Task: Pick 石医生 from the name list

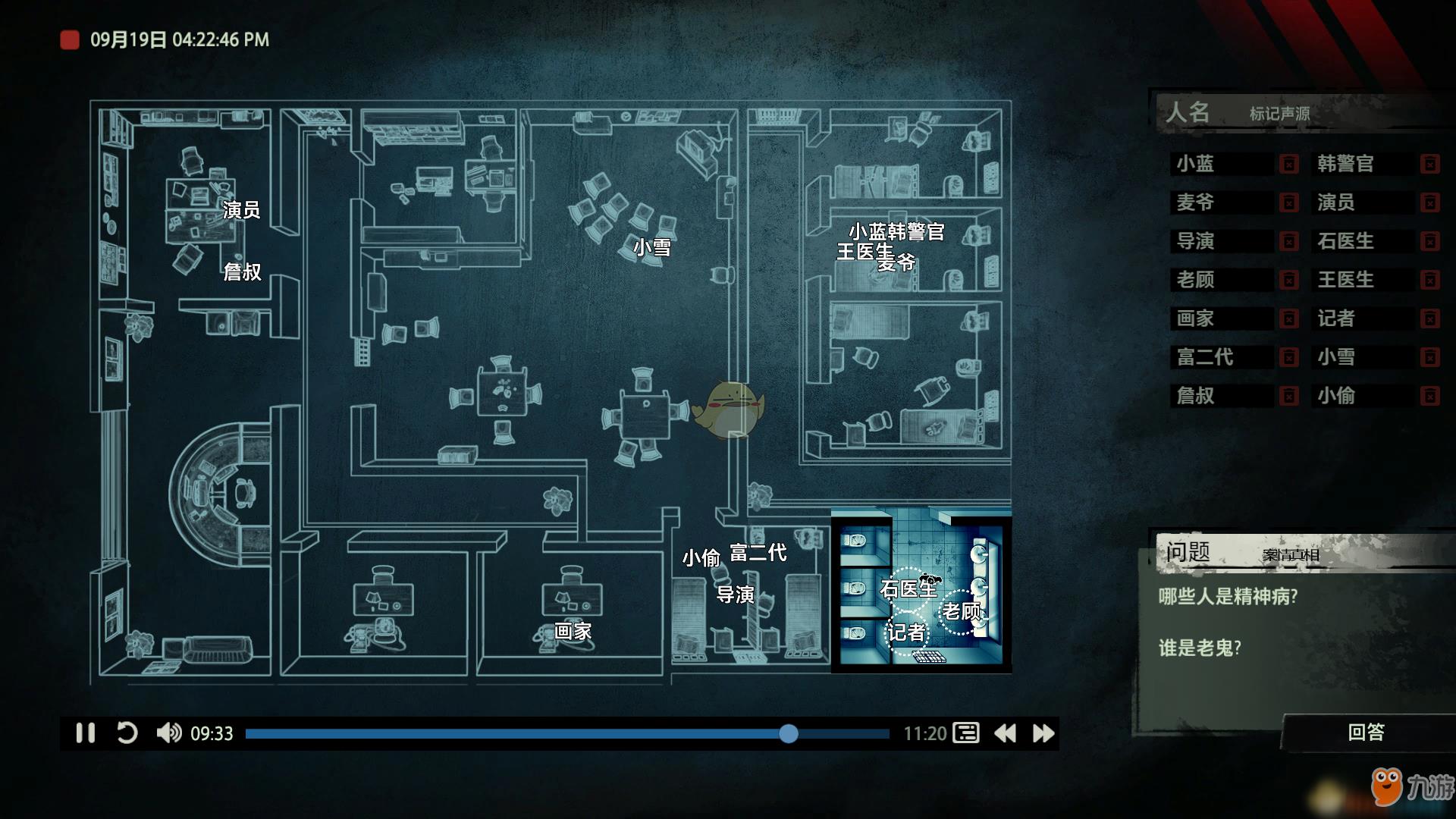Action: point(1345,241)
